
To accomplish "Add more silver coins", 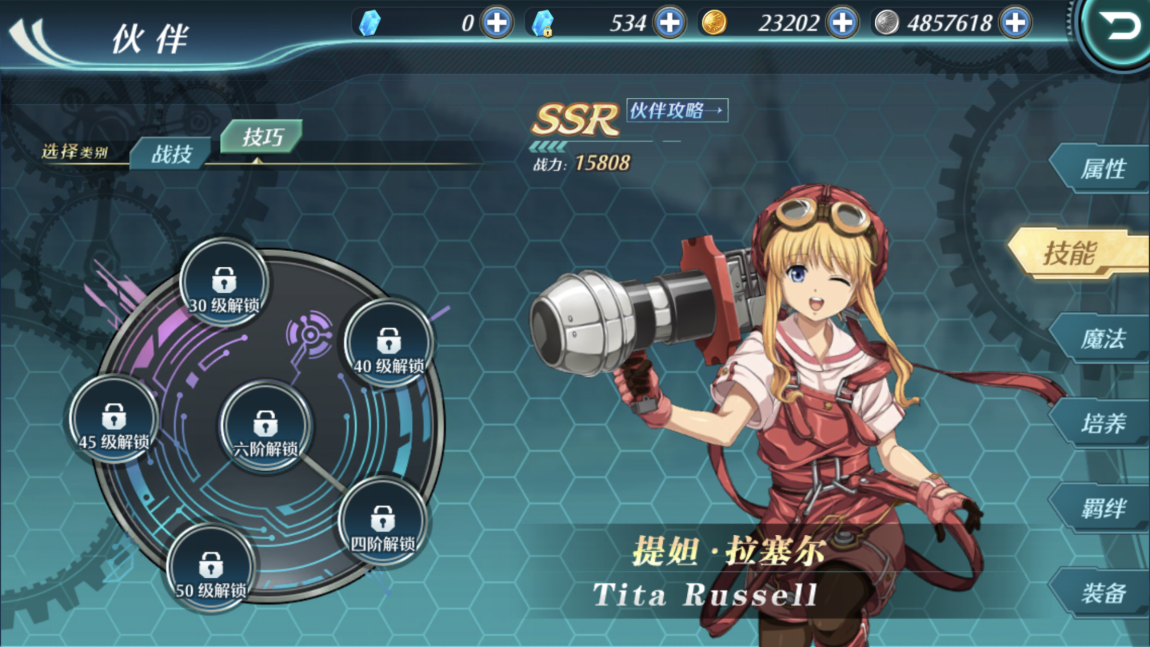I will click(1015, 22).
